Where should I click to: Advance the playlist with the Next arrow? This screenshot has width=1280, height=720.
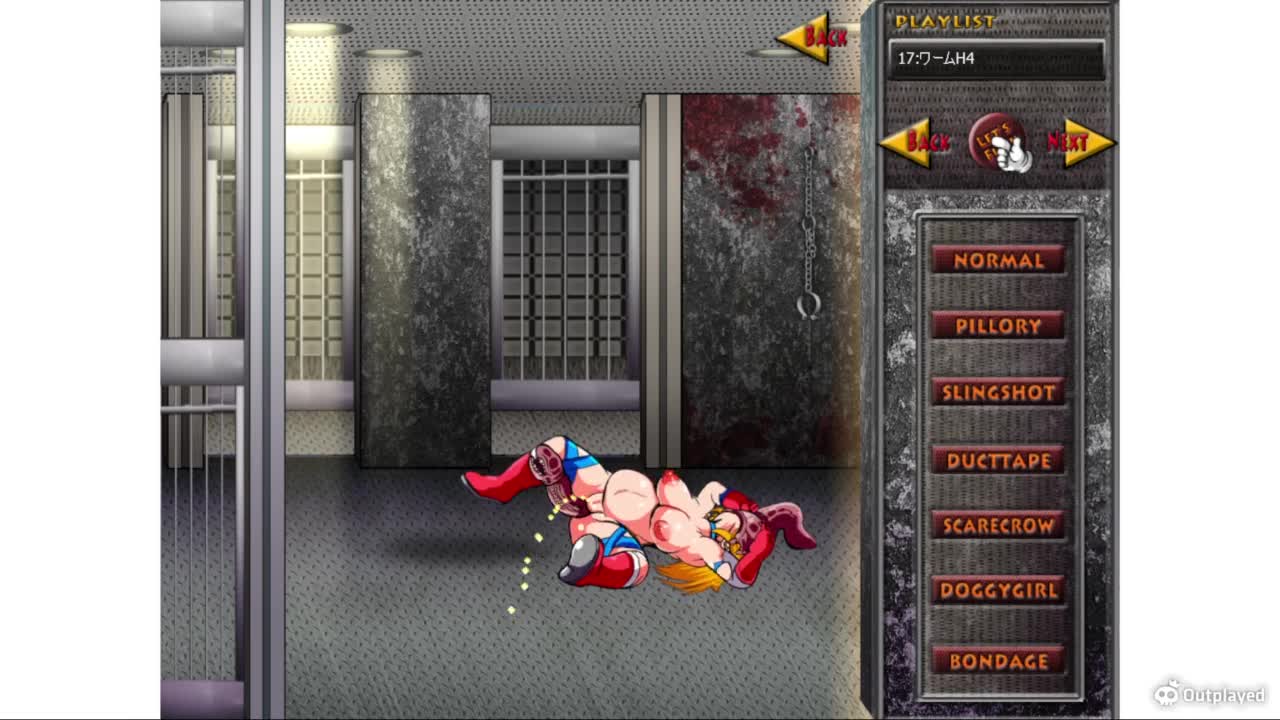1078,142
